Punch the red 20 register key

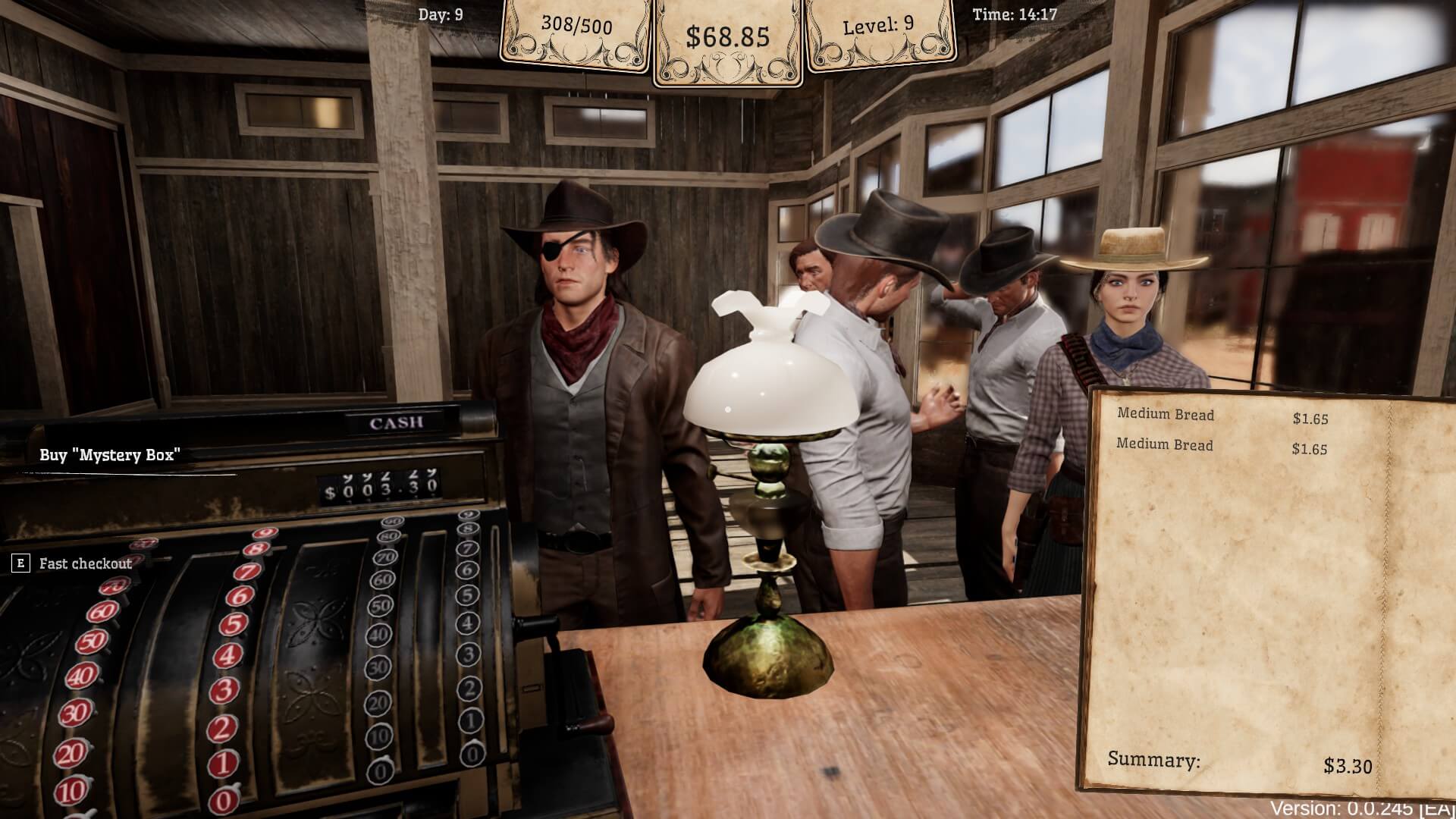coord(72,753)
